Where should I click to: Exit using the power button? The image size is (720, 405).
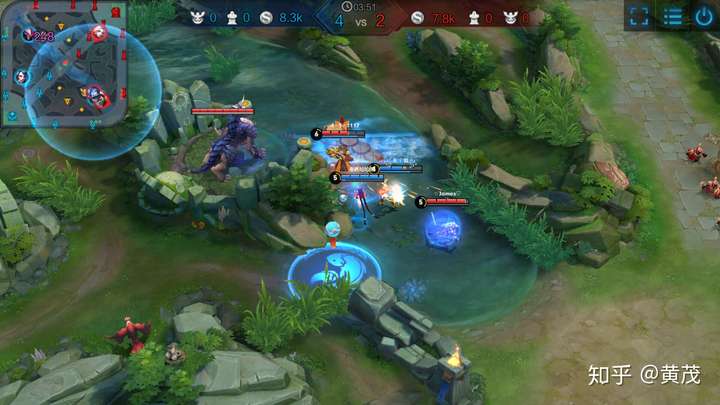coord(704,16)
